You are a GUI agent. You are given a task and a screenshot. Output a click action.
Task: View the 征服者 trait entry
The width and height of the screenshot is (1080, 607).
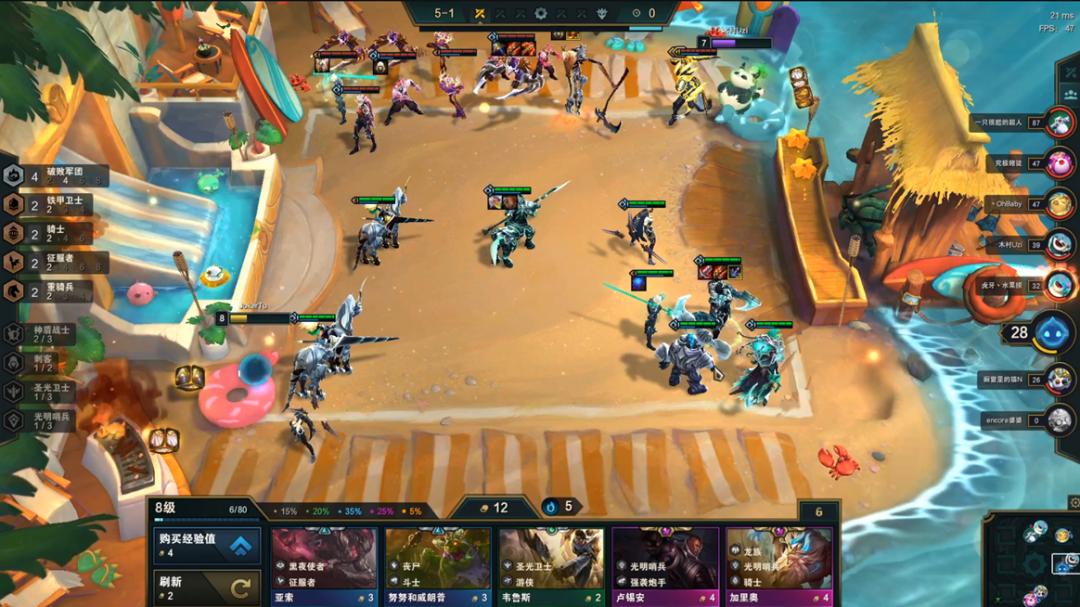point(55,263)
